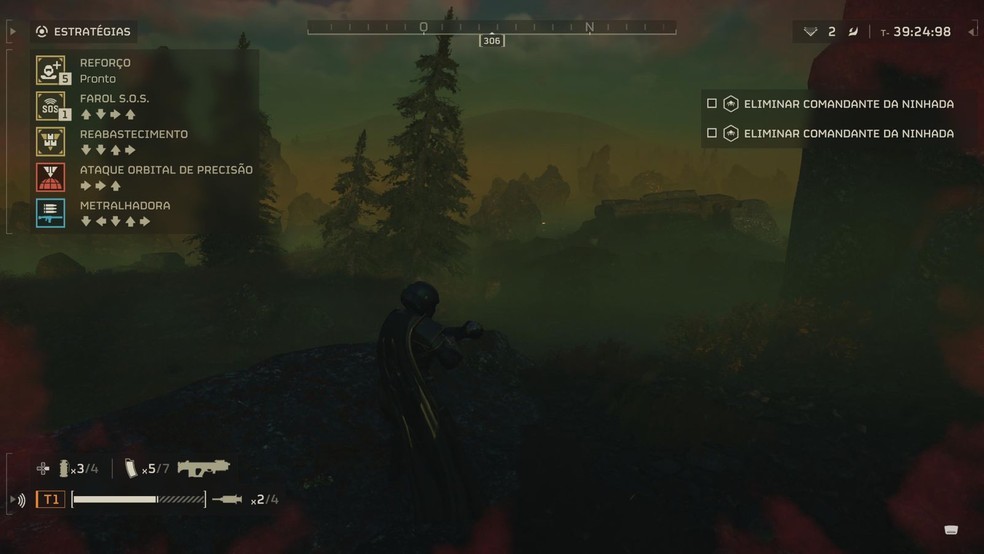The image size is (984, 554).
Task: Call the Ataque Orbital de Precisão stratagem
Action: coord(50,177)
